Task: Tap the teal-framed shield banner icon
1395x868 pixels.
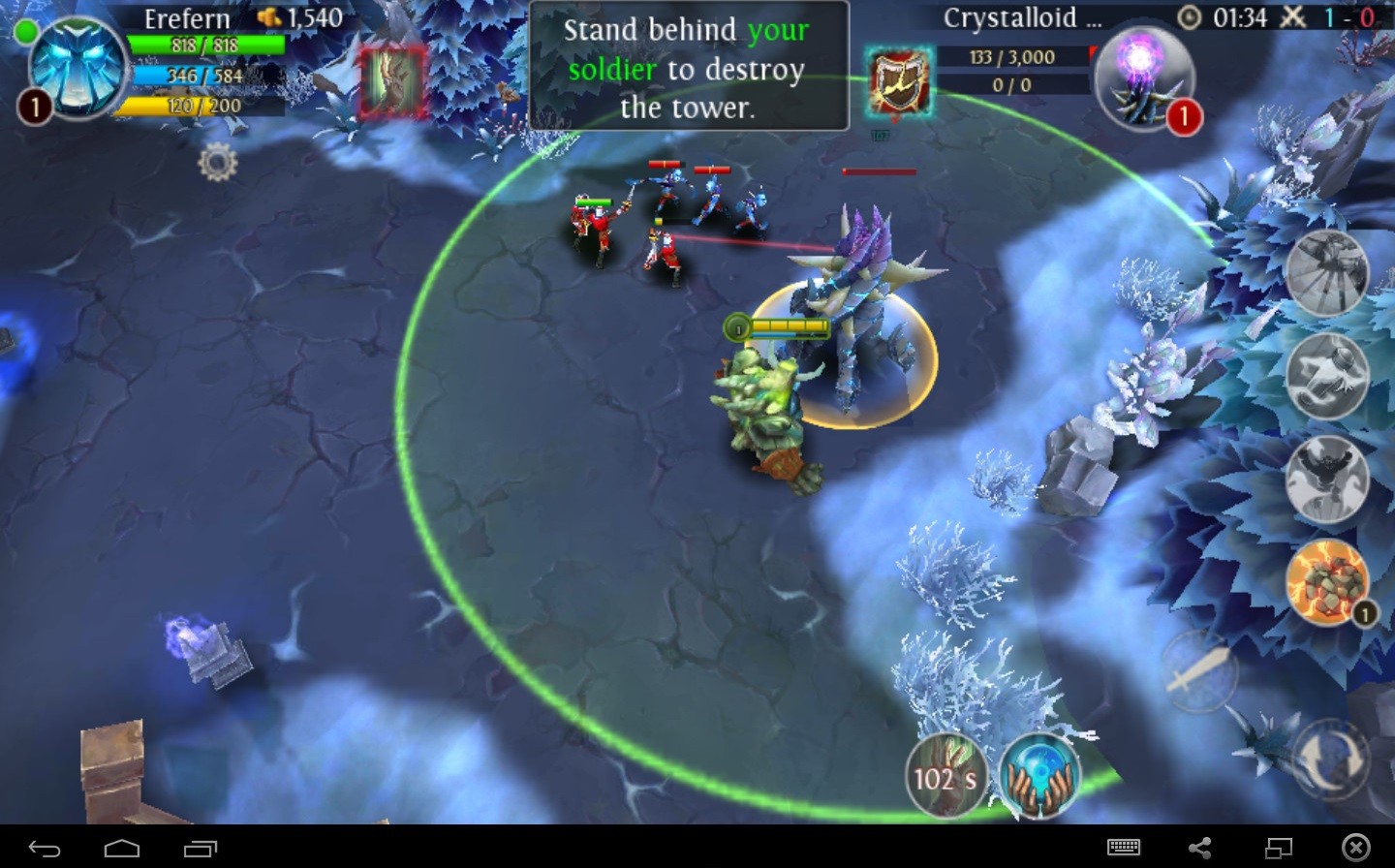Action: 899,82
